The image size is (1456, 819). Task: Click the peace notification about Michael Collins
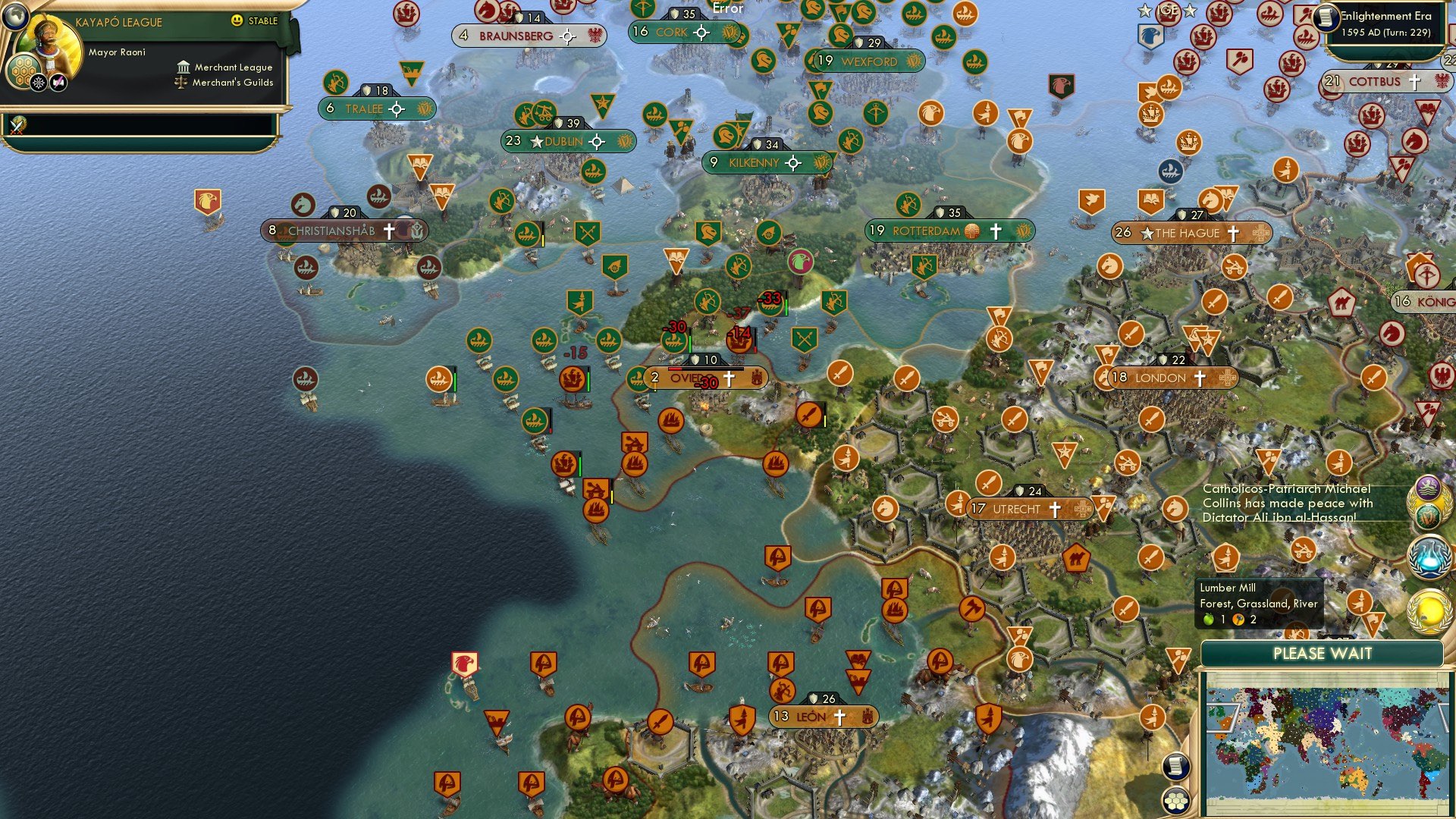pos(1289,503)
